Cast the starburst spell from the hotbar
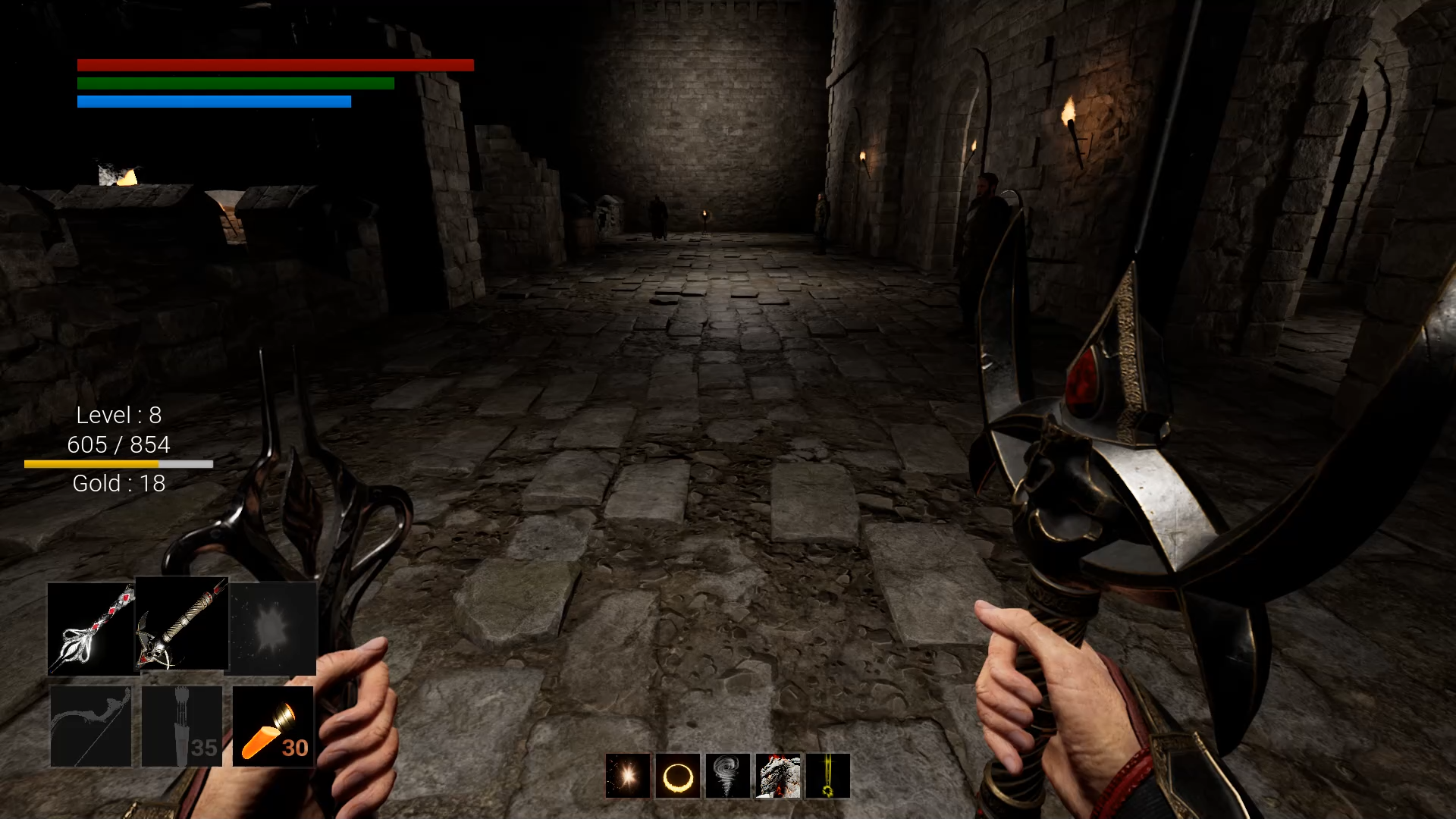Image resolution: width=1456 pixels, height=819 pixels. (627, 775)
